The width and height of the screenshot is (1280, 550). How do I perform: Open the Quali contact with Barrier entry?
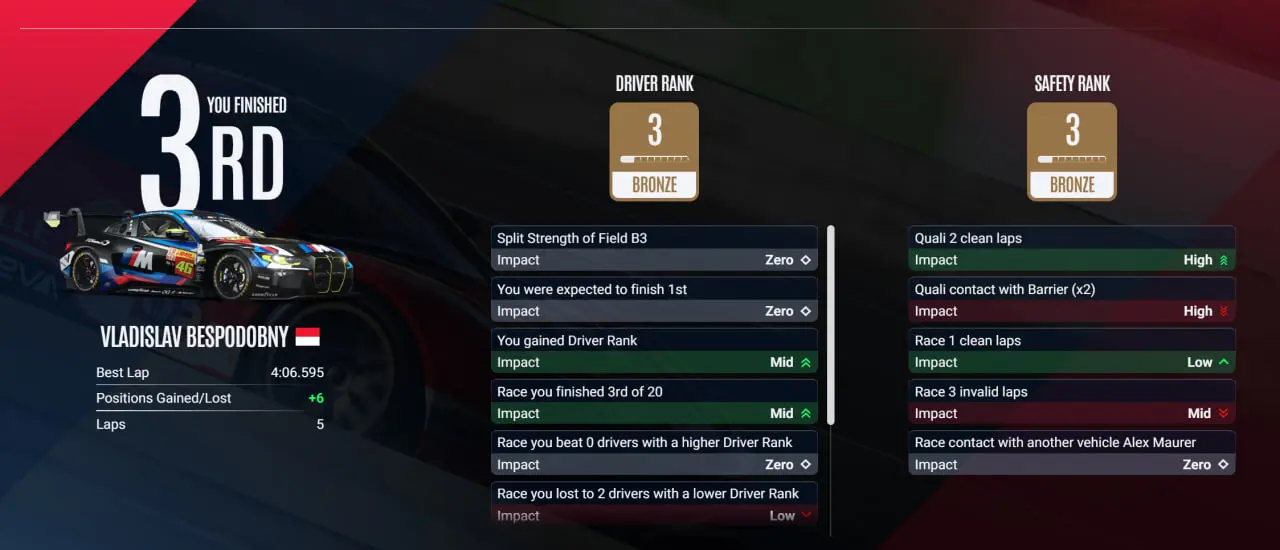1071,299
